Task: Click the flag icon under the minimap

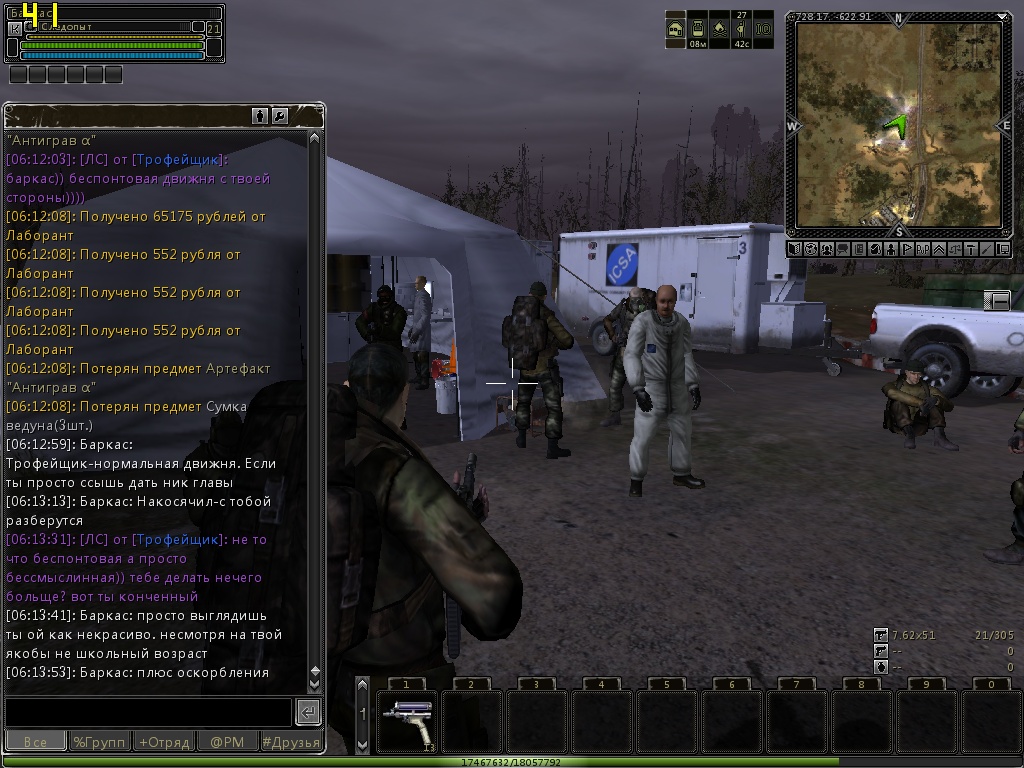Action: tap(908, 249)
